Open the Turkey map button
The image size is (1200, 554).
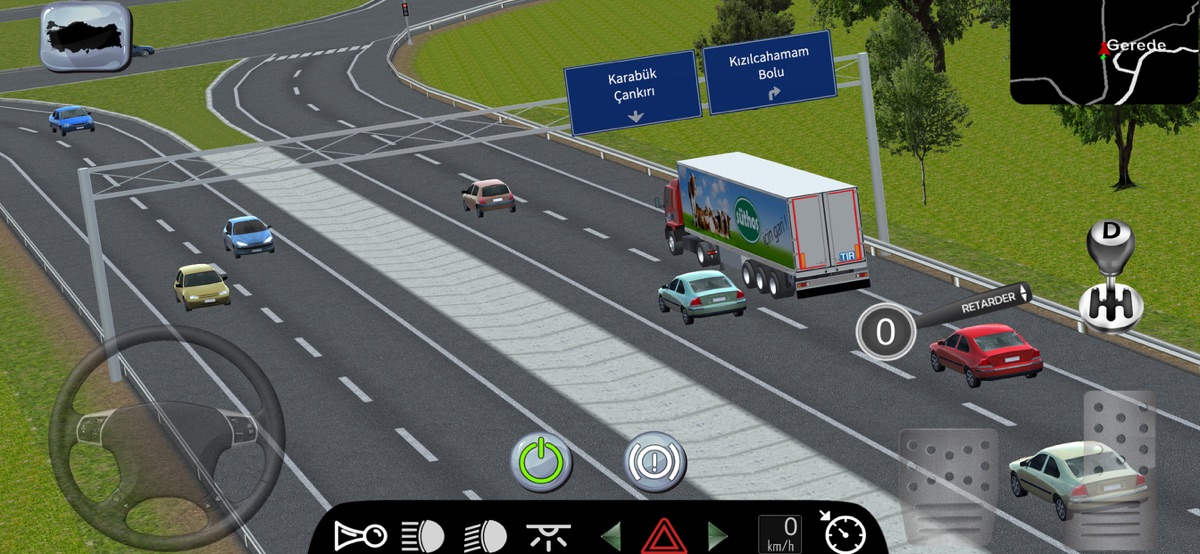(85, 36)
